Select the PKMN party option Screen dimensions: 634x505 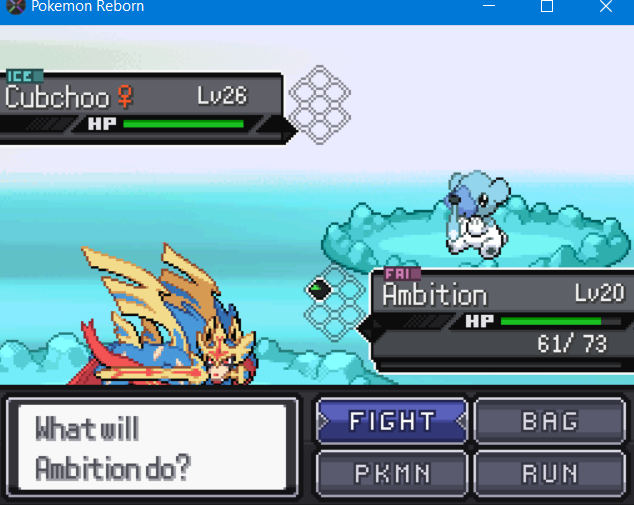point(392,472)
